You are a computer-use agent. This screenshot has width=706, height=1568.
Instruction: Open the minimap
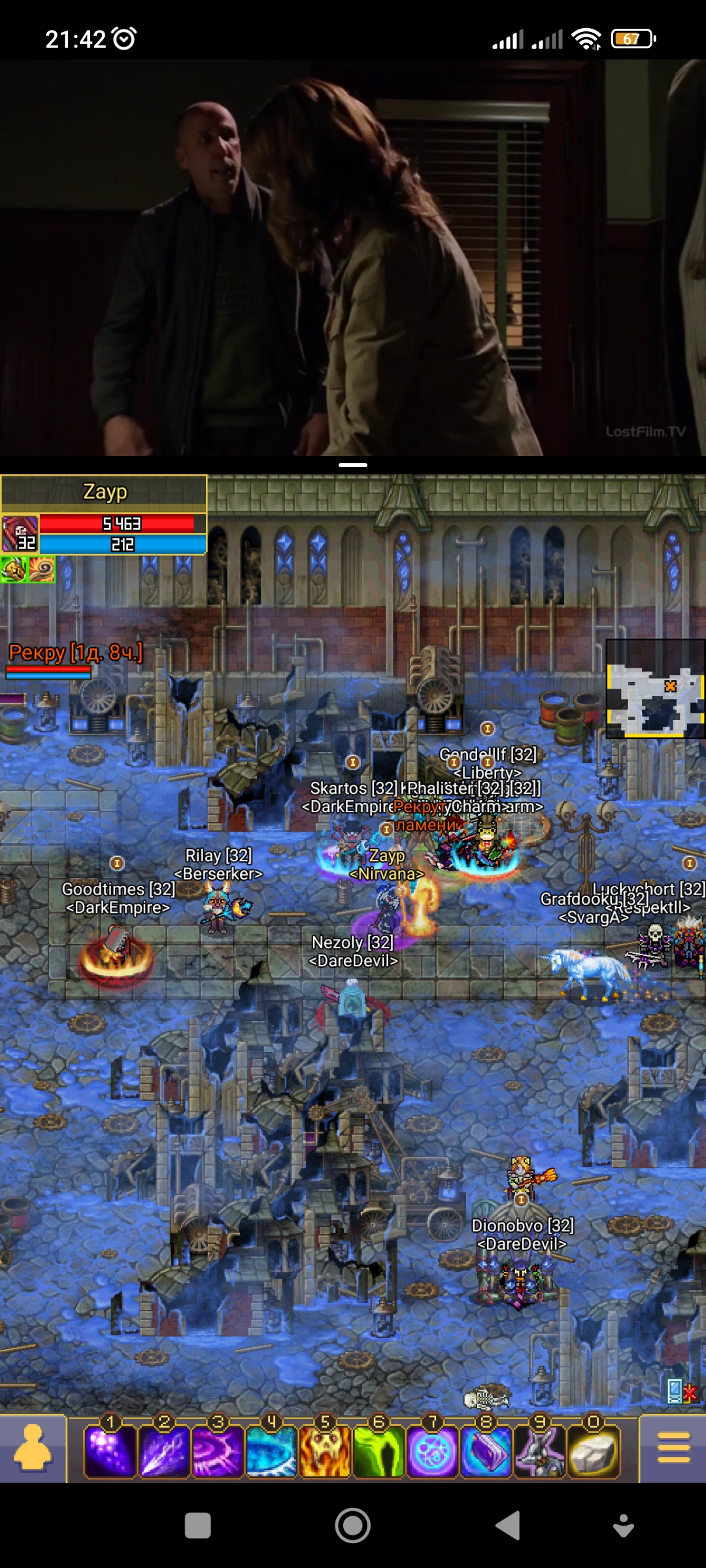655,689
